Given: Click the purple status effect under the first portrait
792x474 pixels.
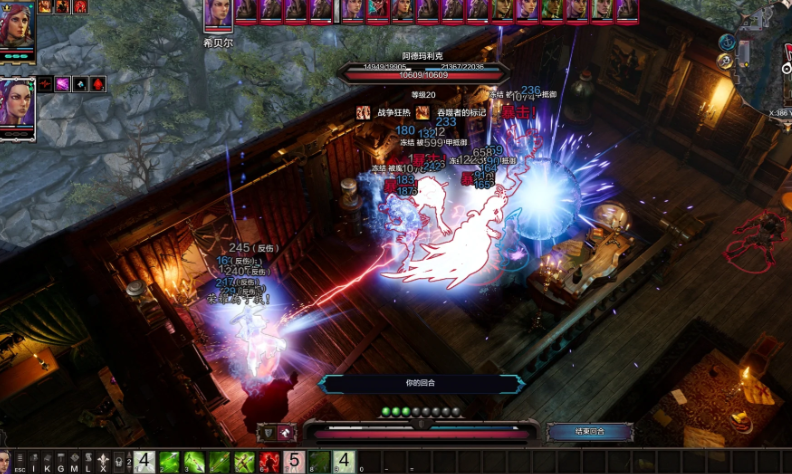Looking at the screenshot, I should point(62,84).
